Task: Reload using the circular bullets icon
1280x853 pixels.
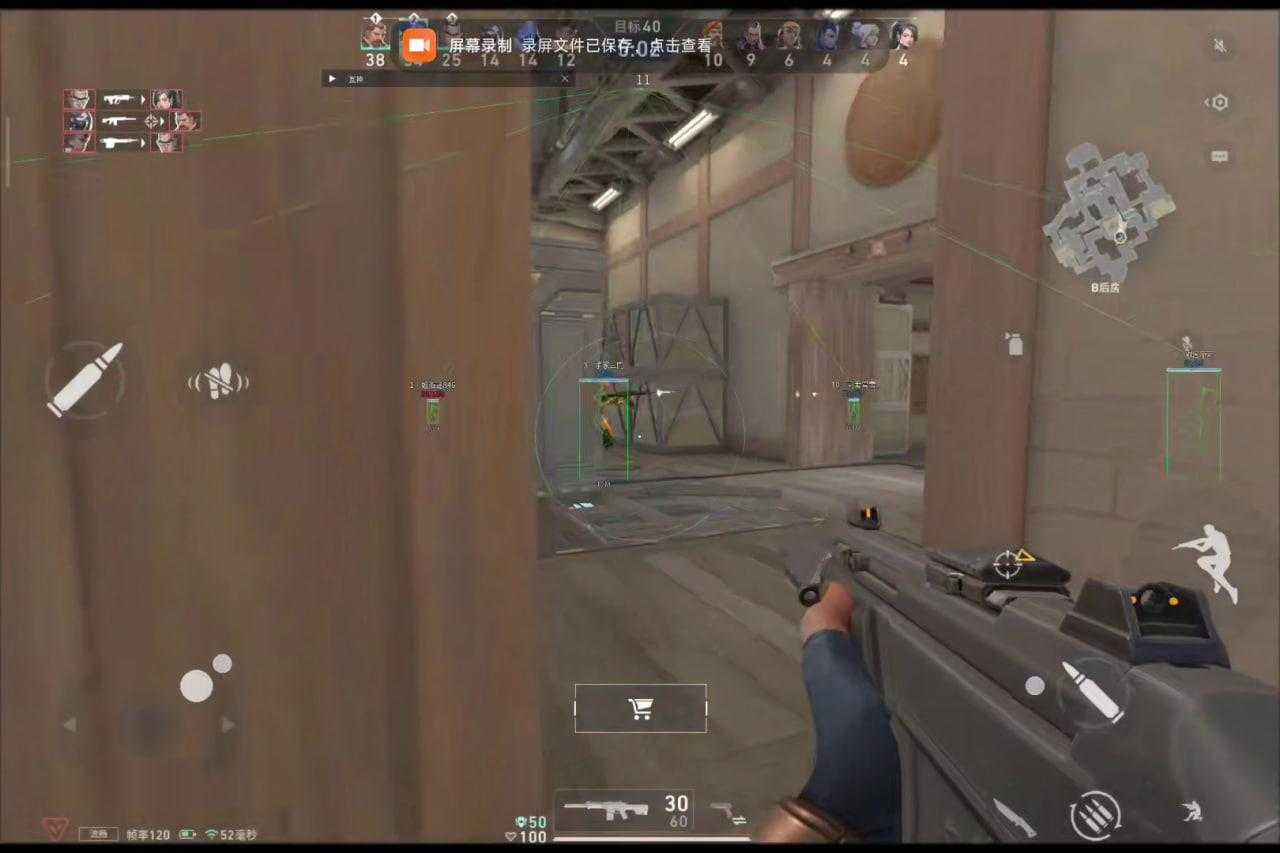Action: pyautogui.click(x=1095, y=815)
